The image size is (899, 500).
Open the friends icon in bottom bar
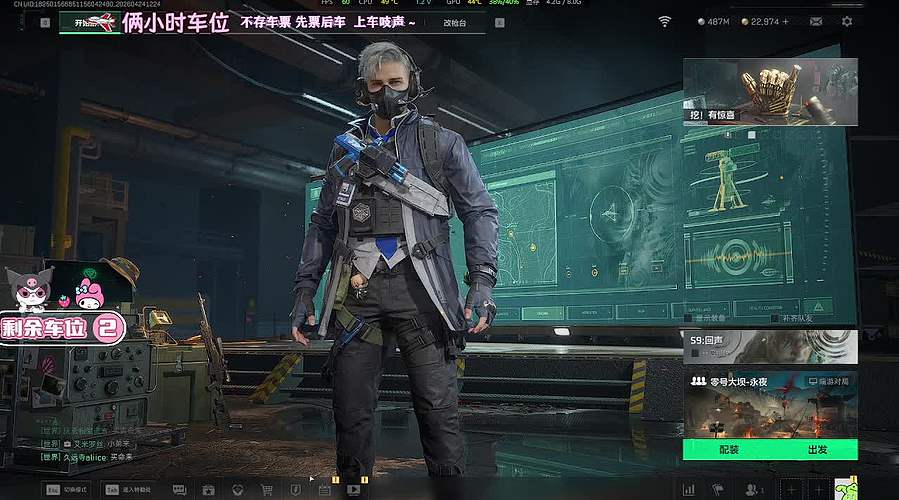[752, 490]
